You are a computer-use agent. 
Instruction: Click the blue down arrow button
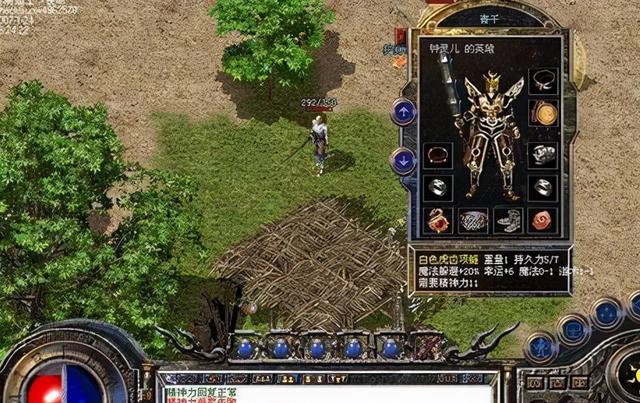[x=403, y=159]
